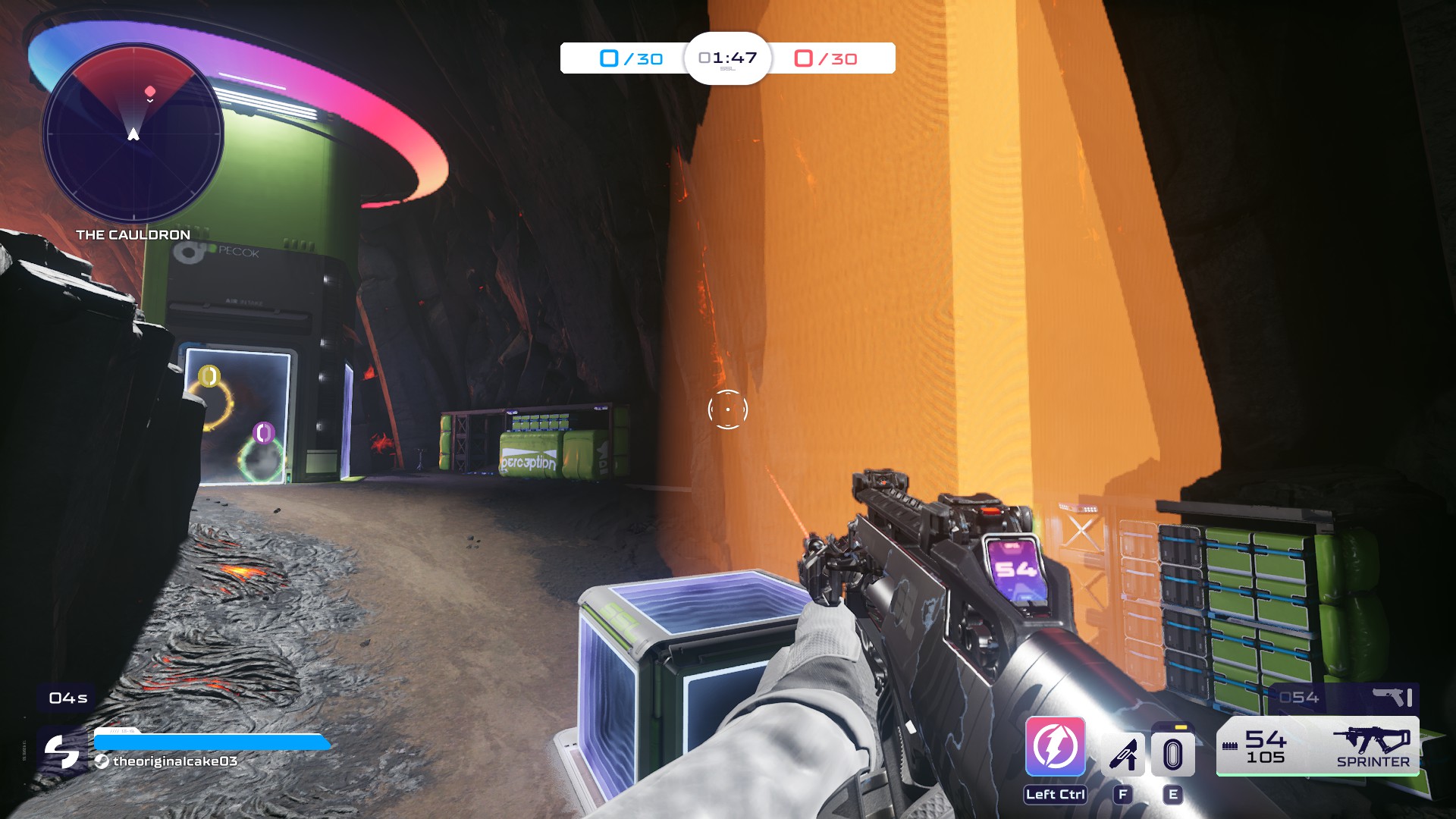
Task: Choose the Sprinter primary weapon slot
Action: pos(1318,746)
